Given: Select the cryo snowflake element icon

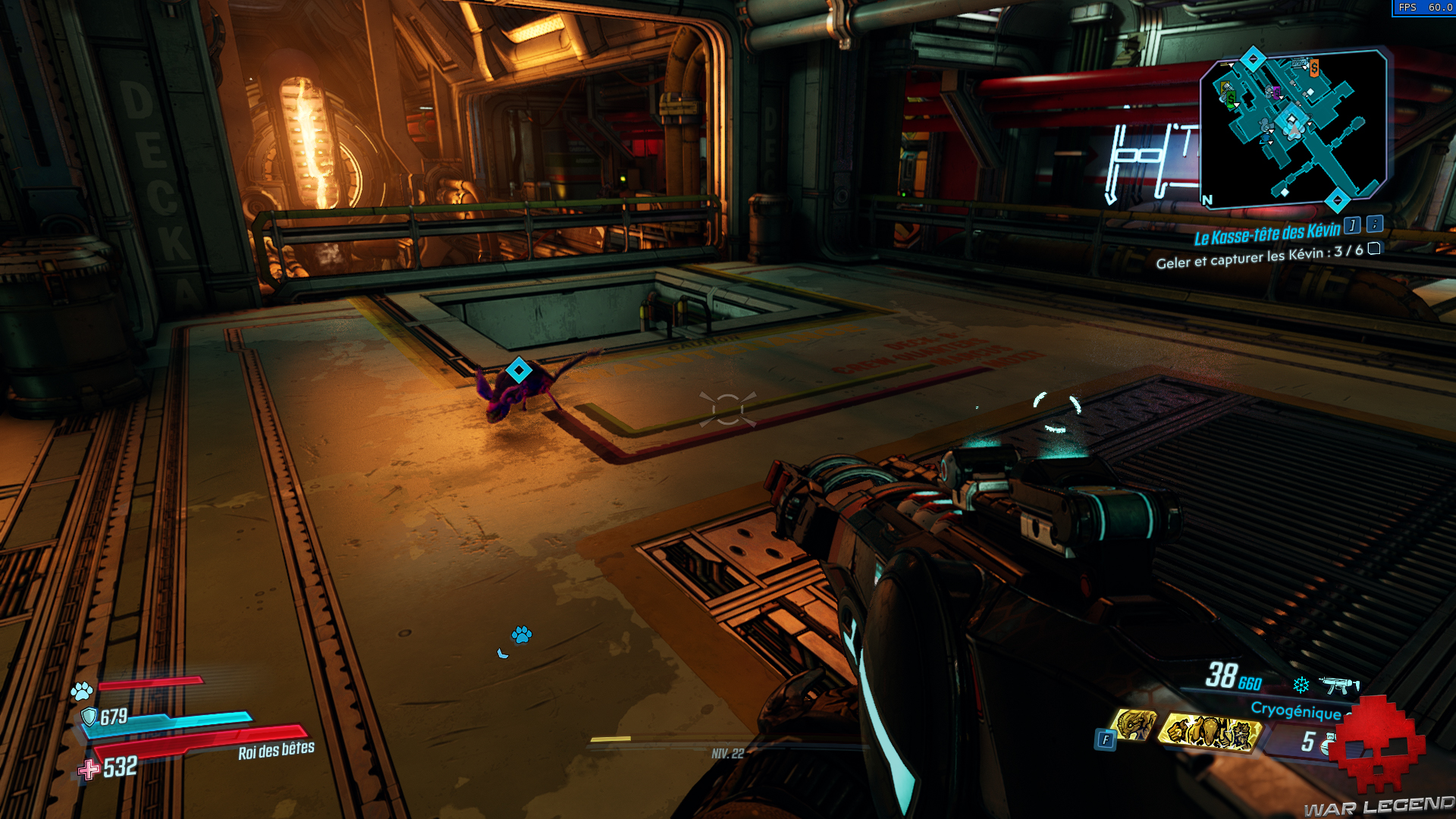Looking at the screenshot, I should pos(1301,686).
